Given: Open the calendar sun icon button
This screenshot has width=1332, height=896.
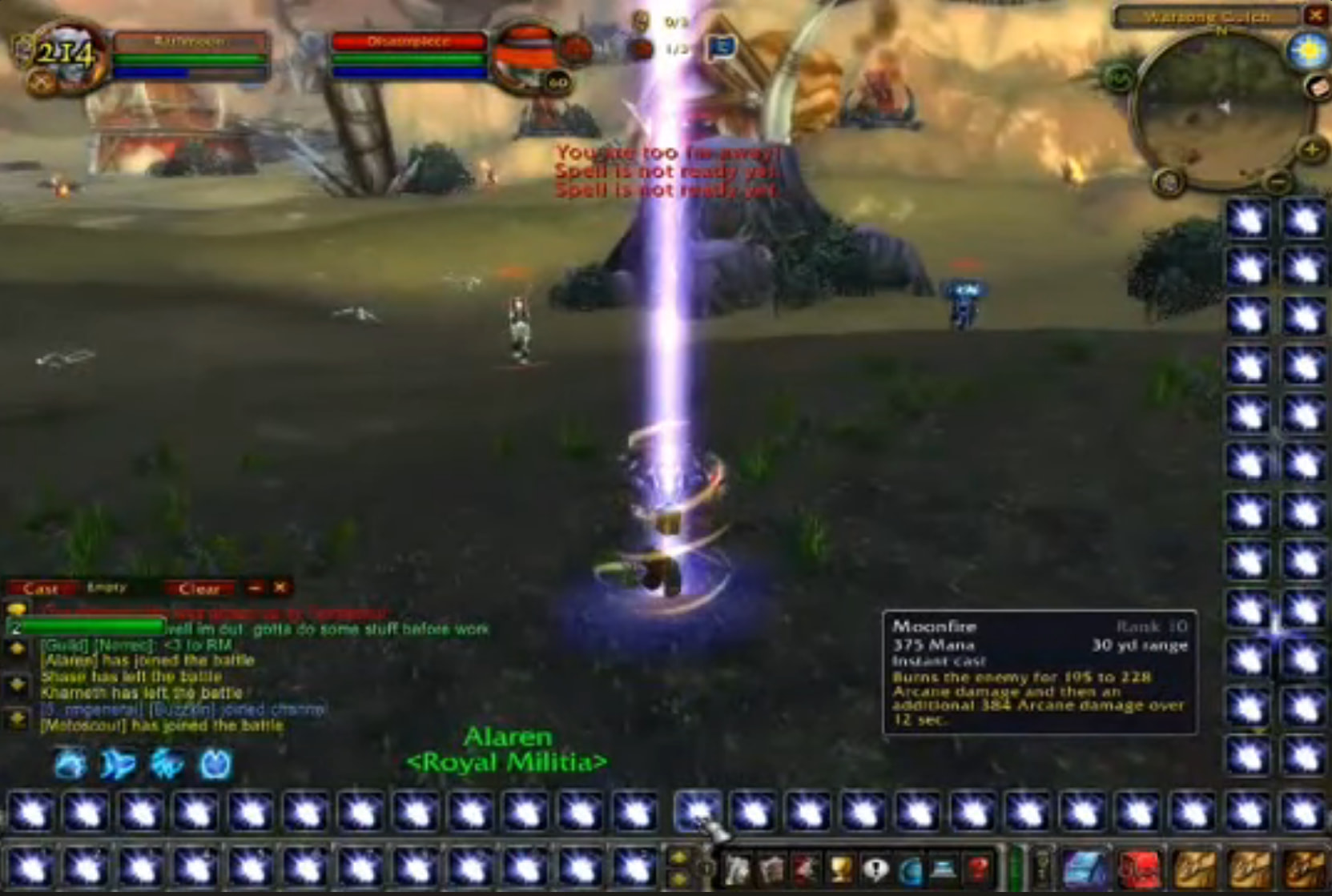Looking at the screenshot, I should tap(1309, 51).
